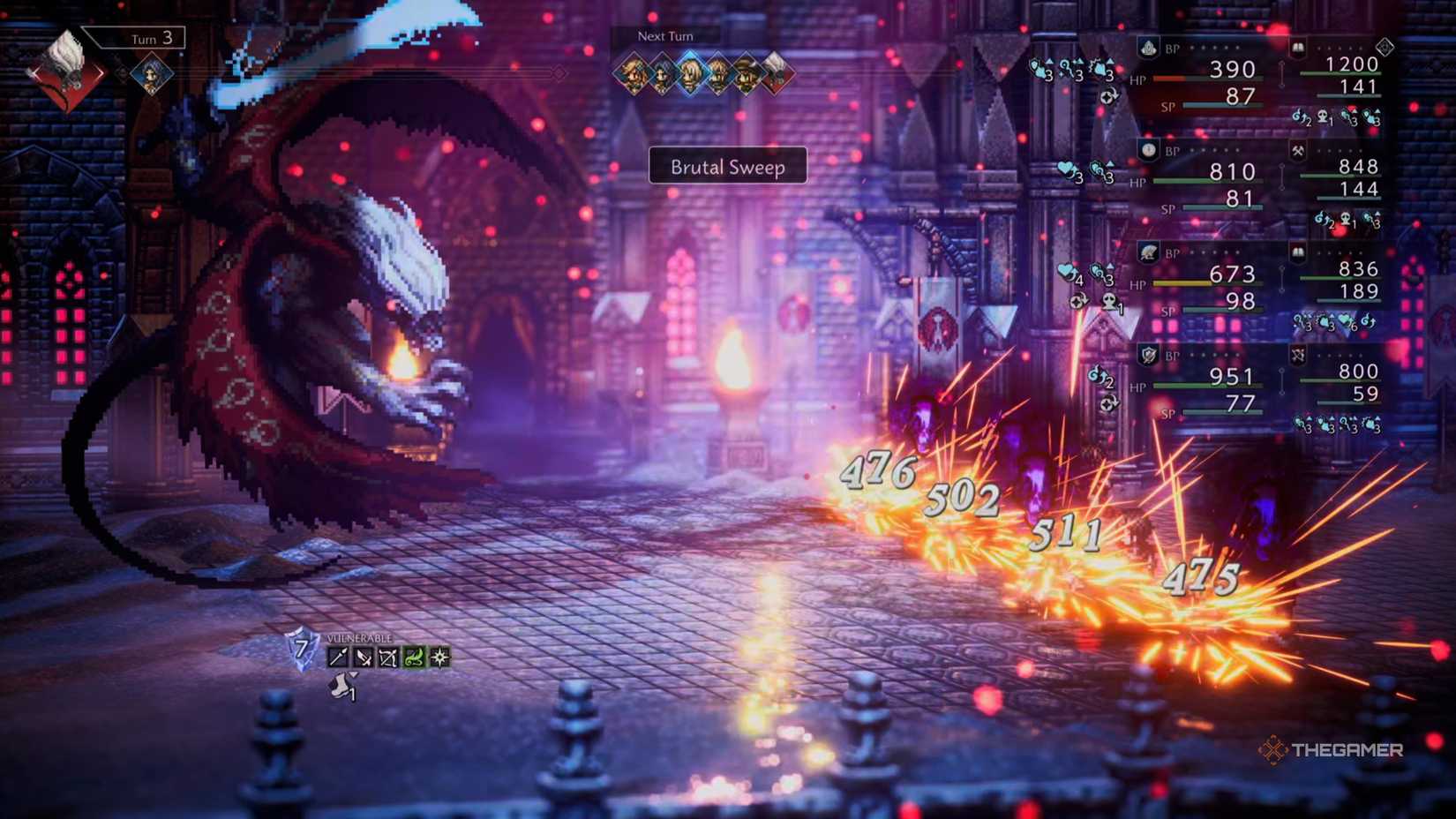The height and width of the screenshot is (819, 1456).
Task: Click the book scholar job icon
Action: tap(1296, 47)
